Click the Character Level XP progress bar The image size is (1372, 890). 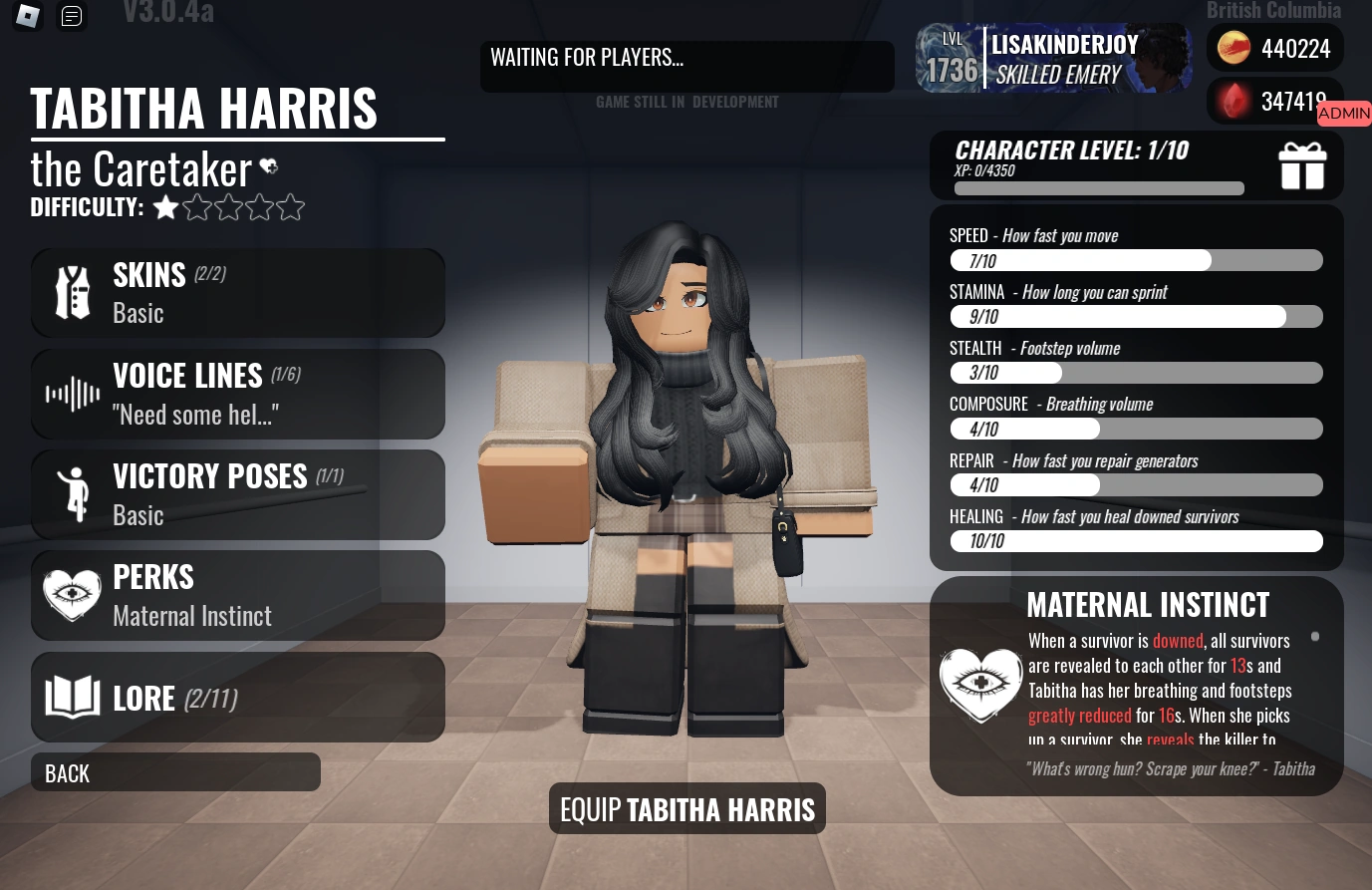click(x=1098, y=187)
